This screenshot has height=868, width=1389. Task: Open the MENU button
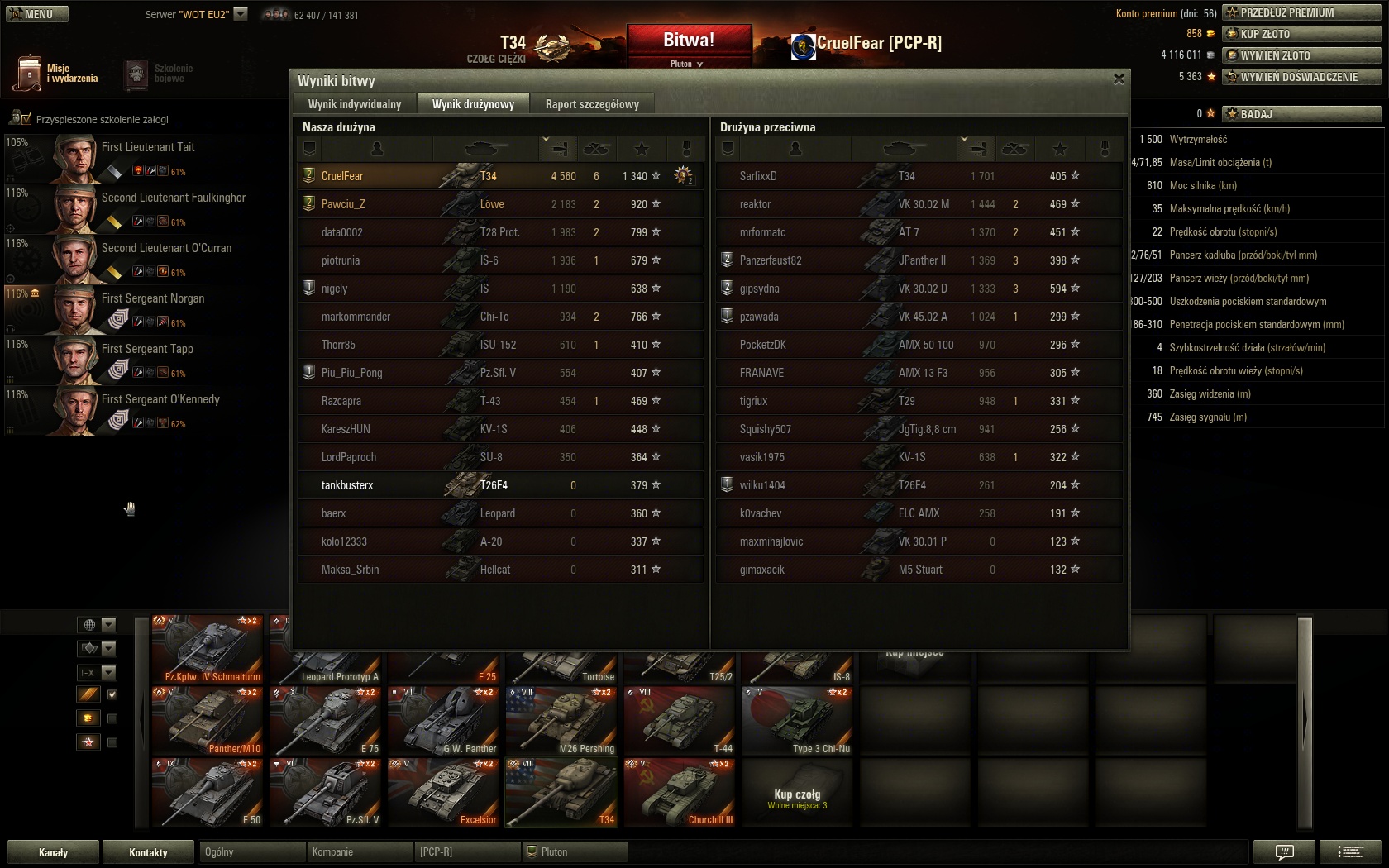(37, 14)
